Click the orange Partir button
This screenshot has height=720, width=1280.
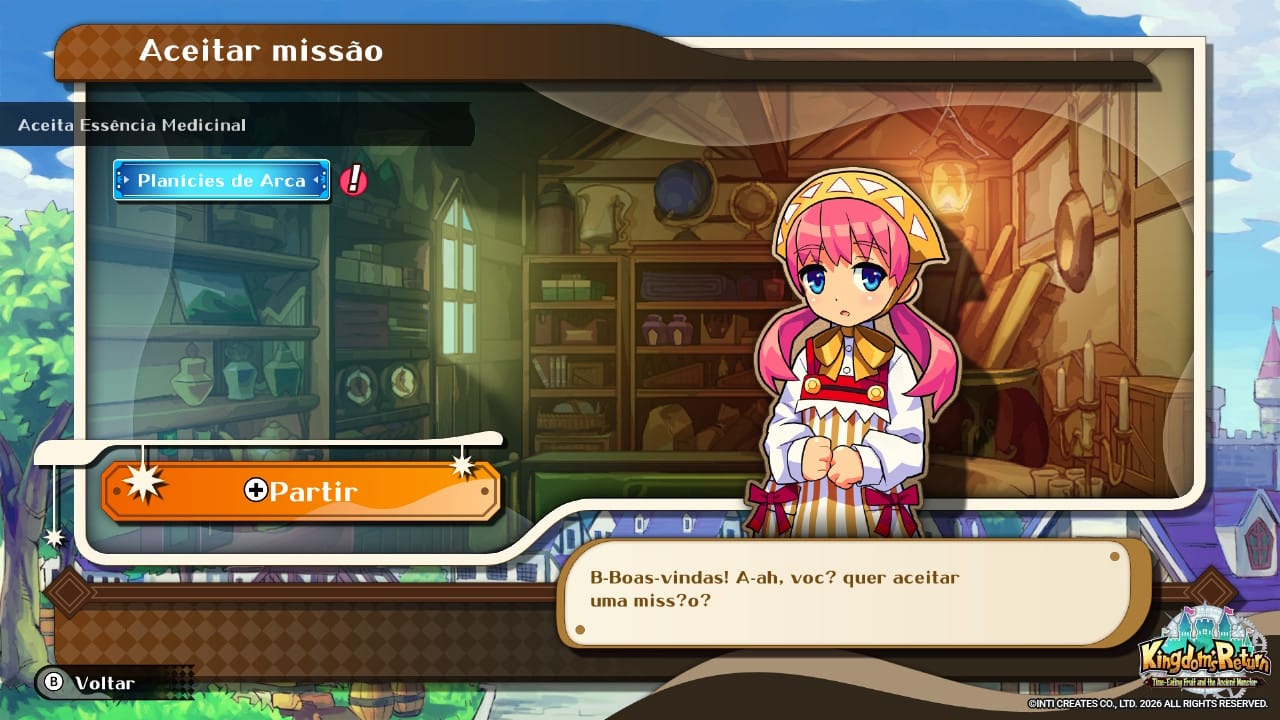tap(300, 491)
